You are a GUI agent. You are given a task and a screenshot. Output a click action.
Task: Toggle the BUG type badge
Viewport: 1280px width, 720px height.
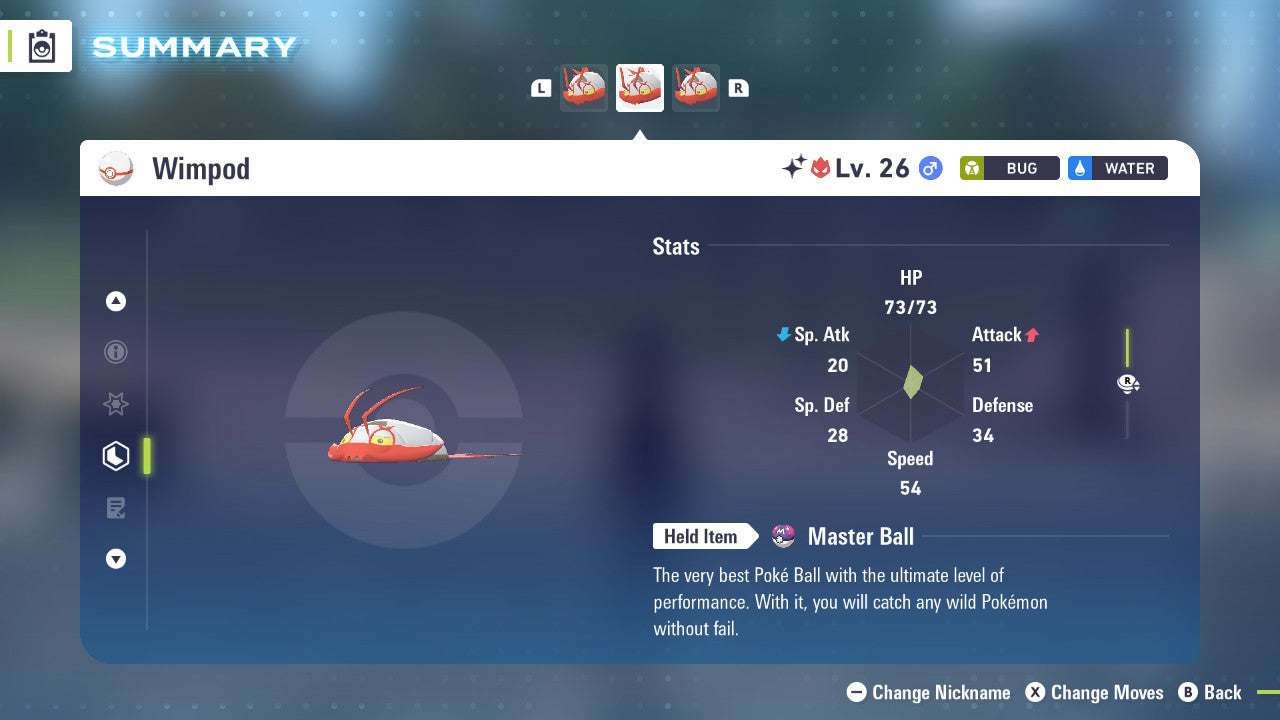point(1009,168)
